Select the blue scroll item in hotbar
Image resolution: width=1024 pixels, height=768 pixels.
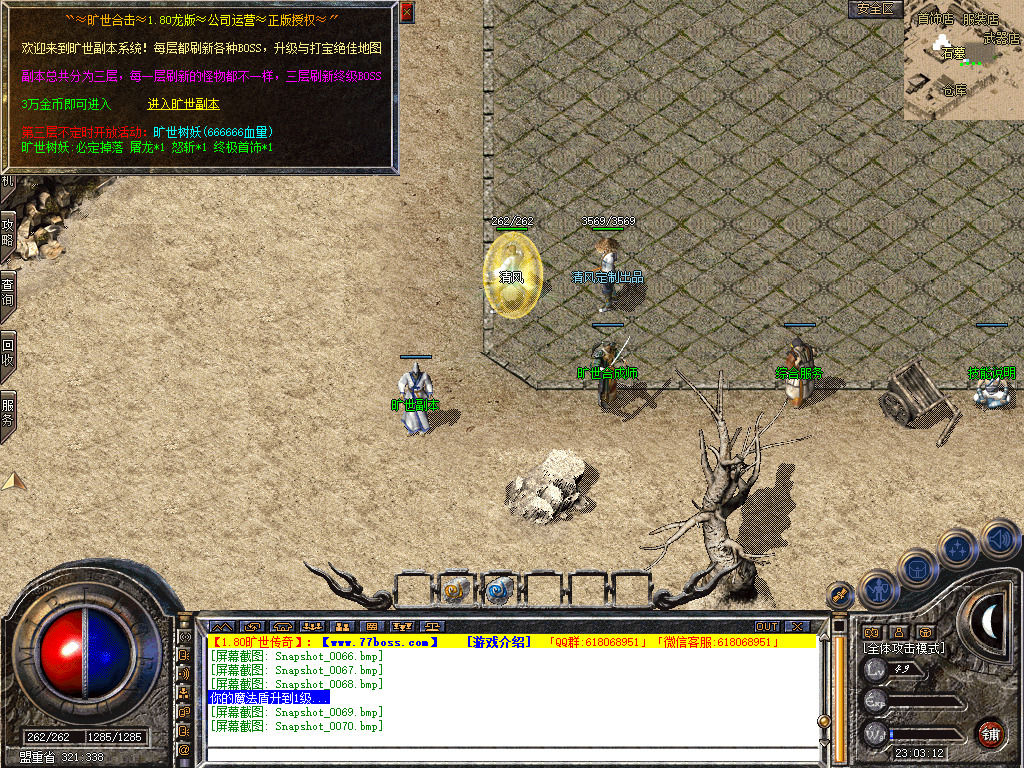click(x=498, y=592)
